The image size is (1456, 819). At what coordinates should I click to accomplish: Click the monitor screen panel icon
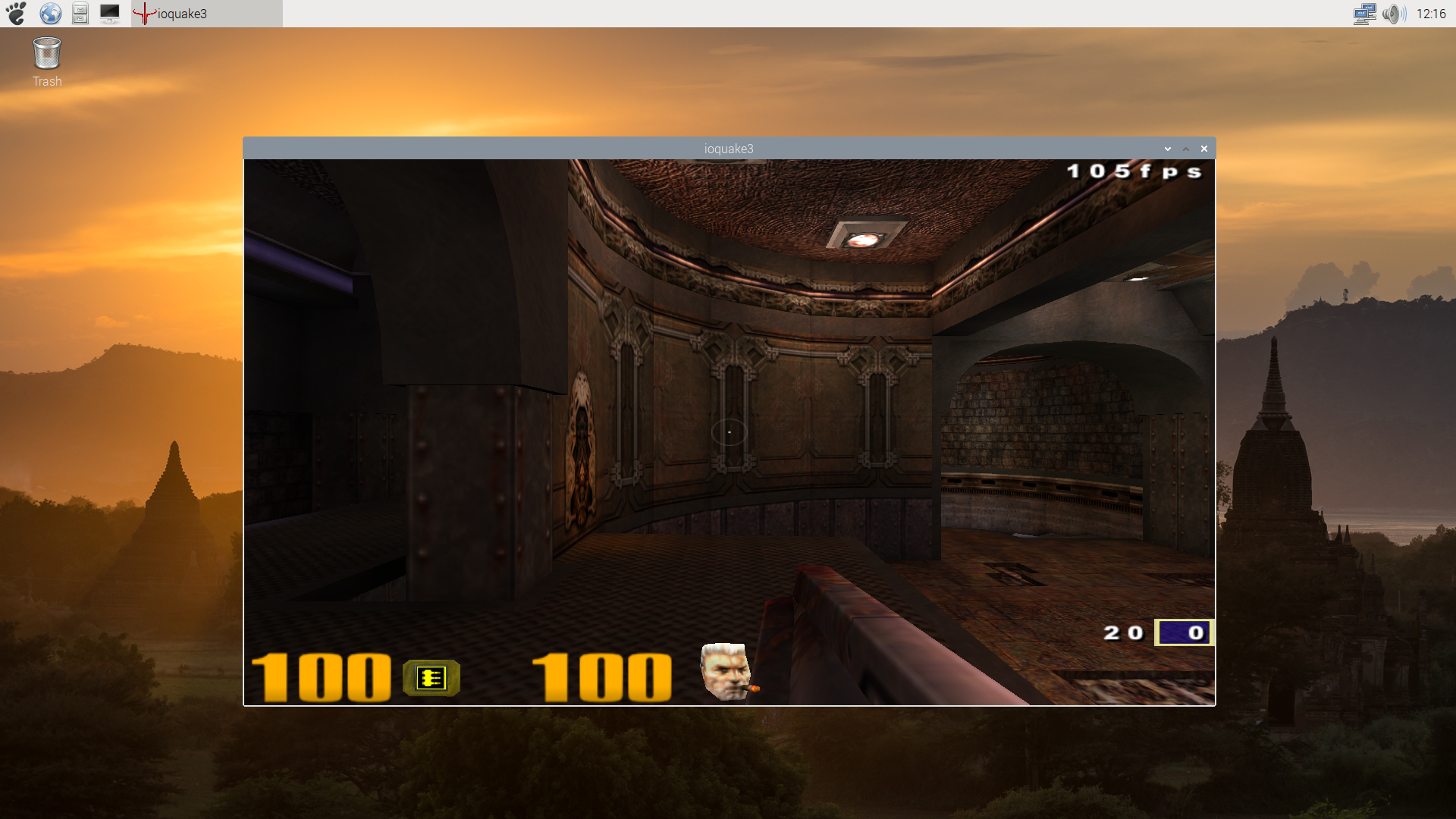click(110, 13)
